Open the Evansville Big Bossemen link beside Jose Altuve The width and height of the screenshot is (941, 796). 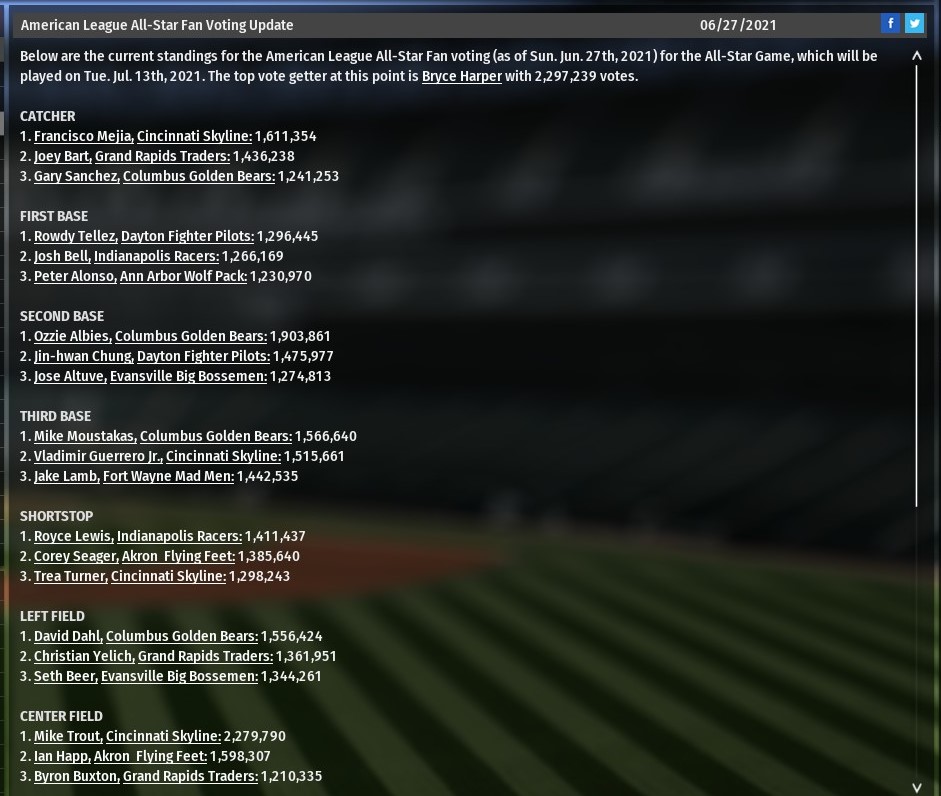[x=188, y=376]
